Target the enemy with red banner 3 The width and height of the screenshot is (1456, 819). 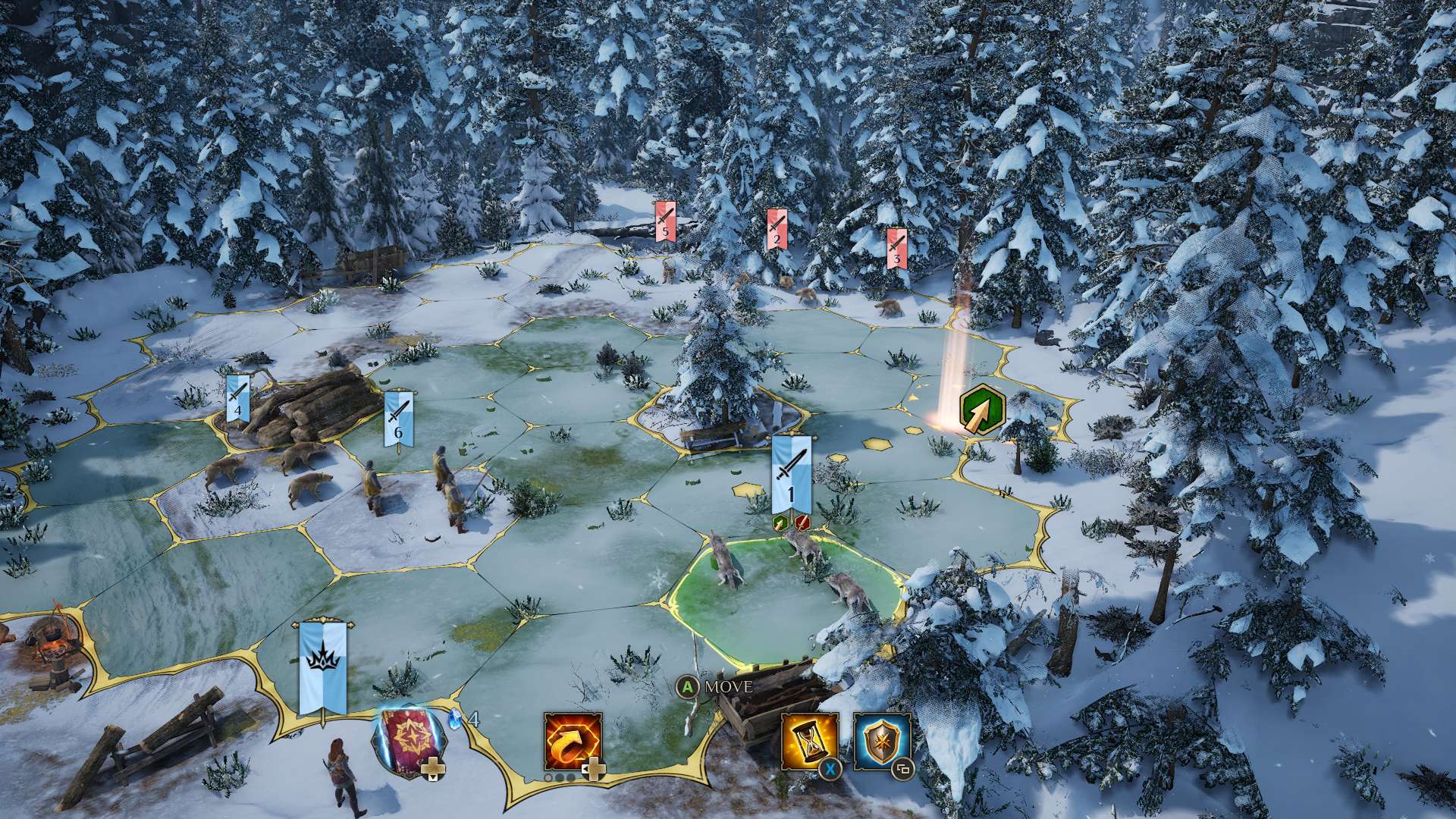click(x=897, y=248)
